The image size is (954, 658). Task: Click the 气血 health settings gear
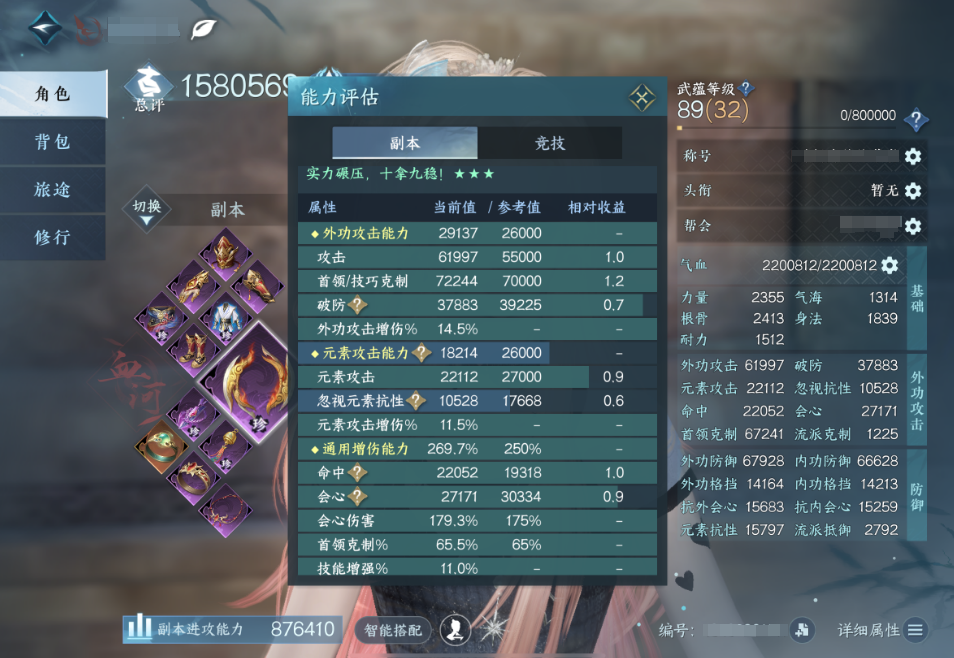tap(889, 266)
